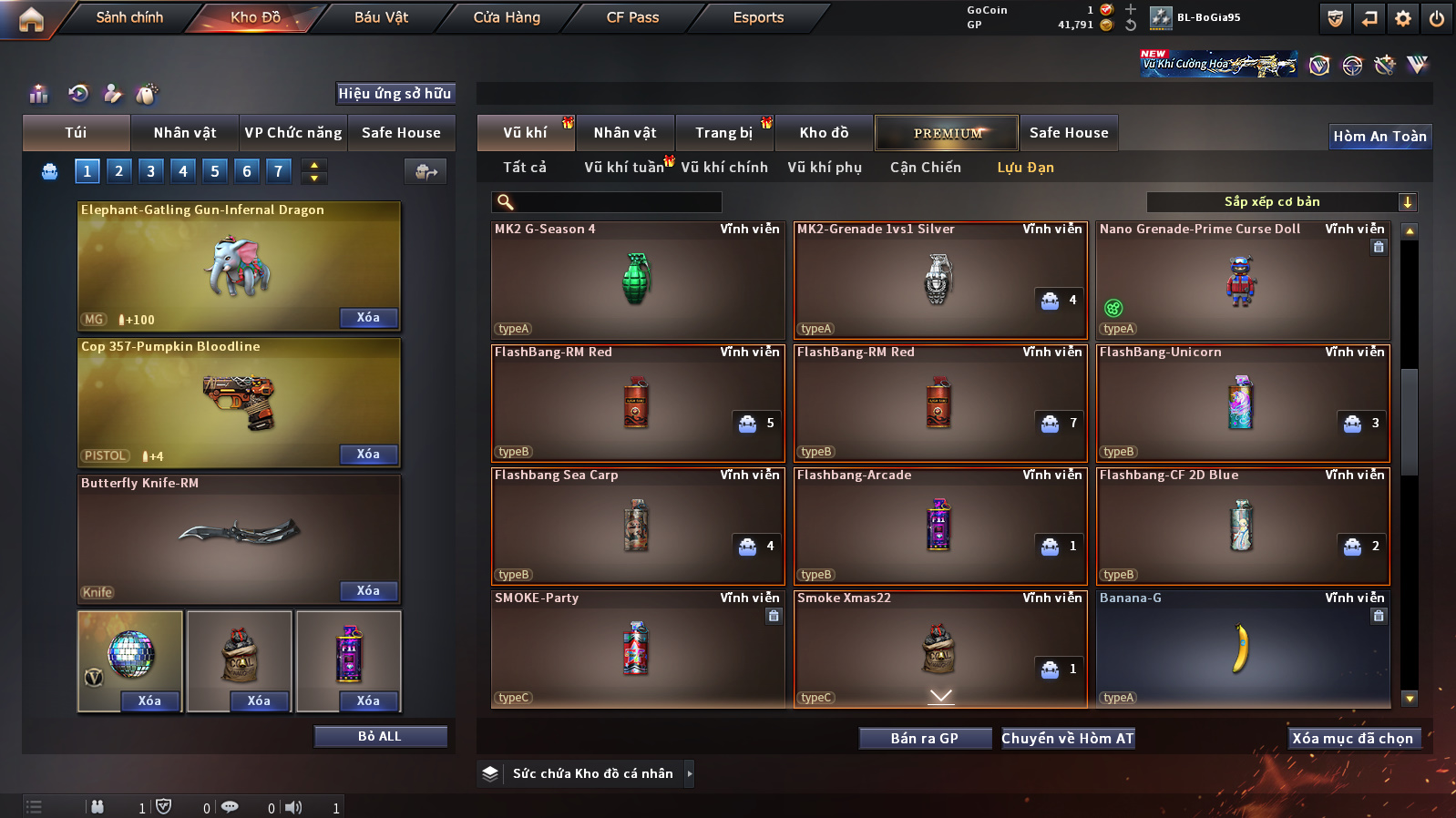Go to the Cửa Hàng shop
1456x818 pixels.
pyautogui.click(x=507, y=17)
